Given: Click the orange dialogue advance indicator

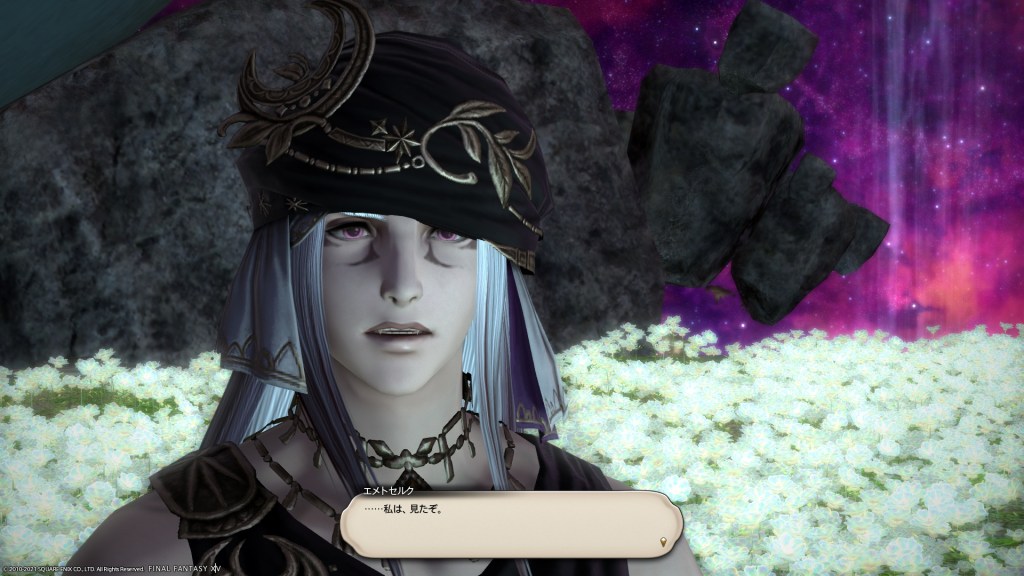Looking at the screenshot, I should pos(664,542).
